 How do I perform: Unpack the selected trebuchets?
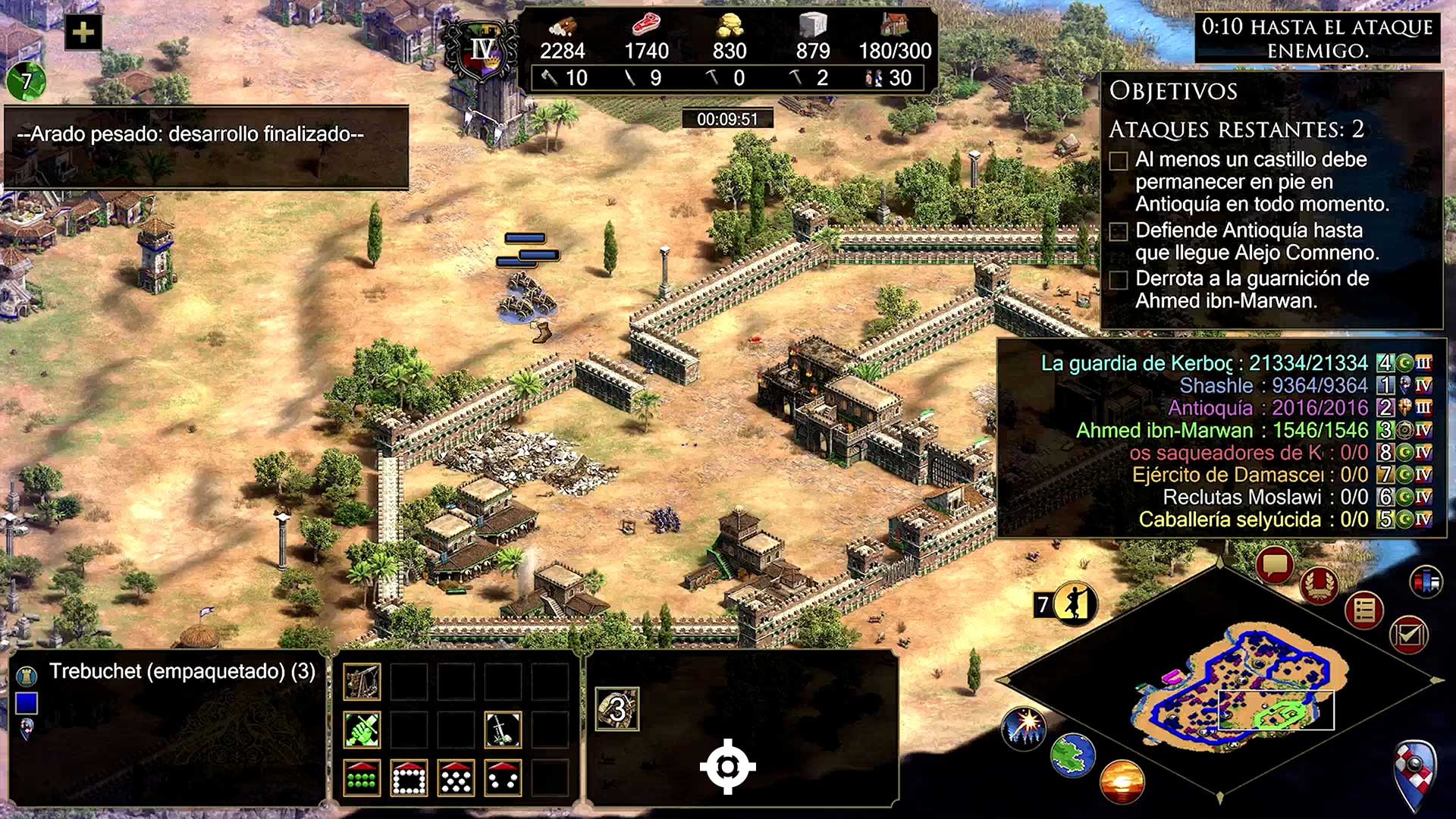pos(362,681)
